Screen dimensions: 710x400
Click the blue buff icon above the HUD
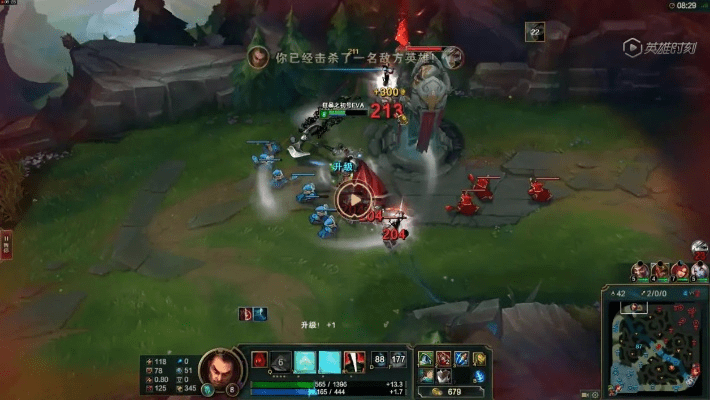pos(260,314)
